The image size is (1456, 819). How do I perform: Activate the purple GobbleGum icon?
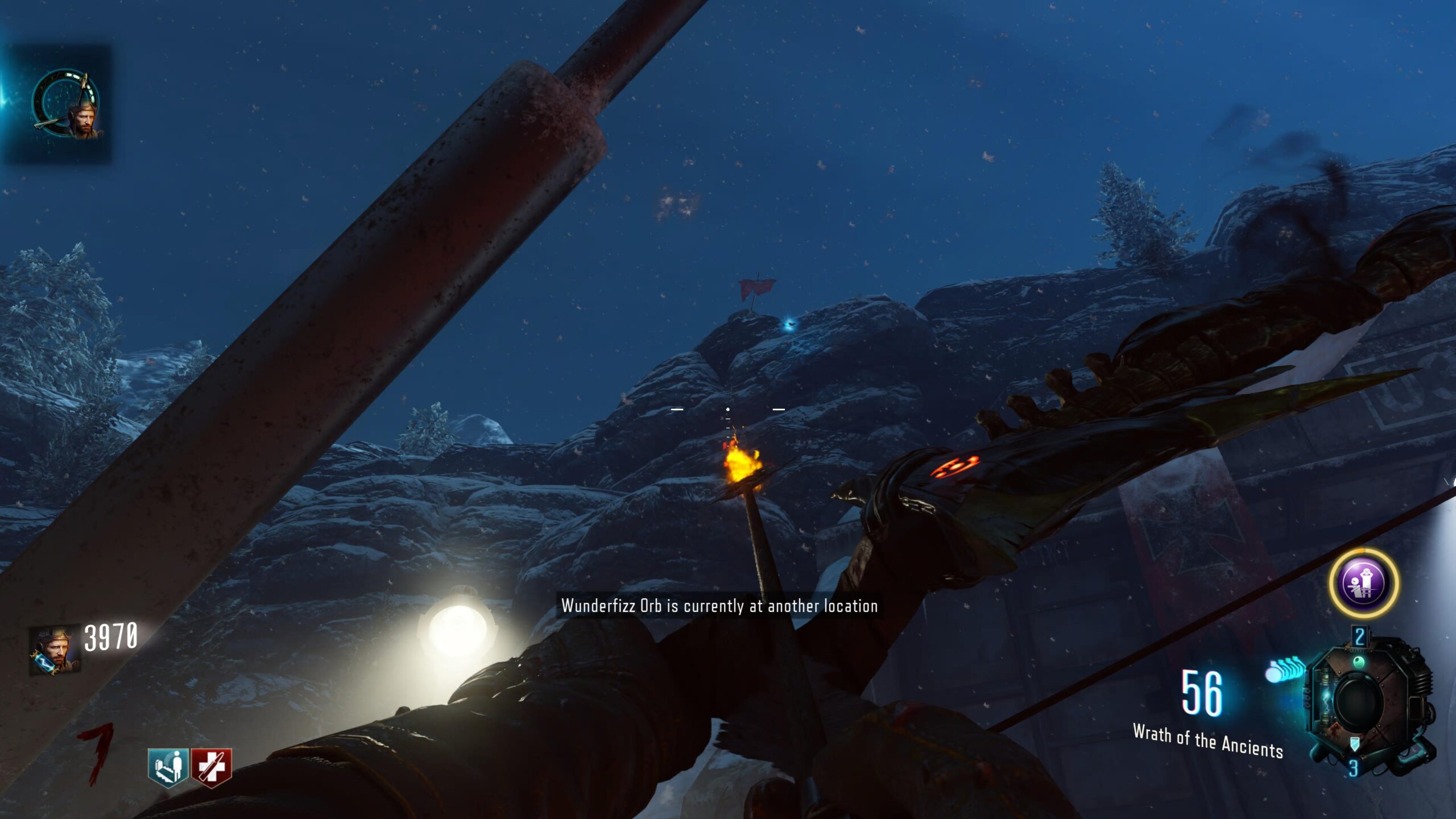[1363, 583]
